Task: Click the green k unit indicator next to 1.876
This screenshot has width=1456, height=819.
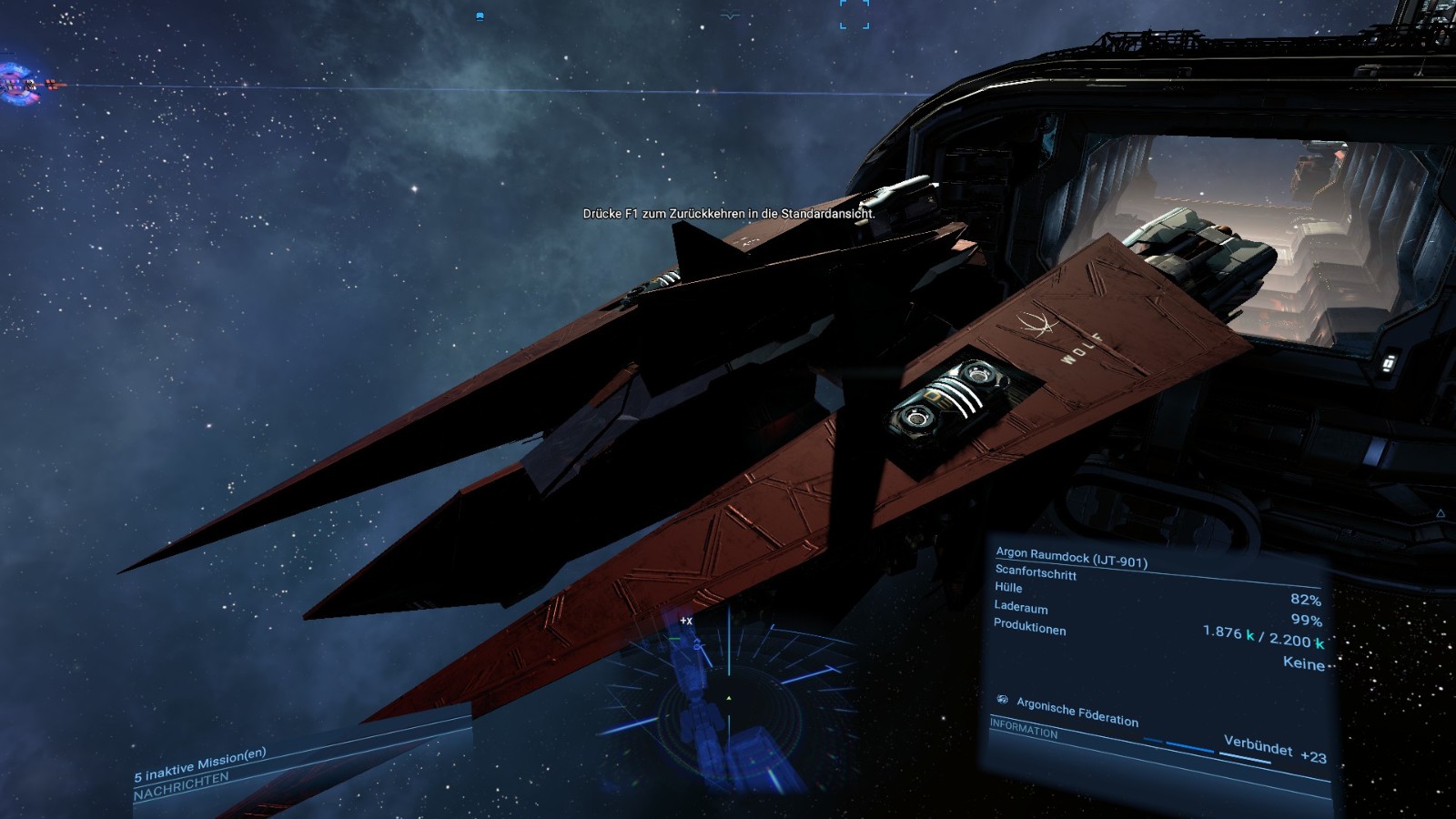Action: click(x=1249, y=634)
